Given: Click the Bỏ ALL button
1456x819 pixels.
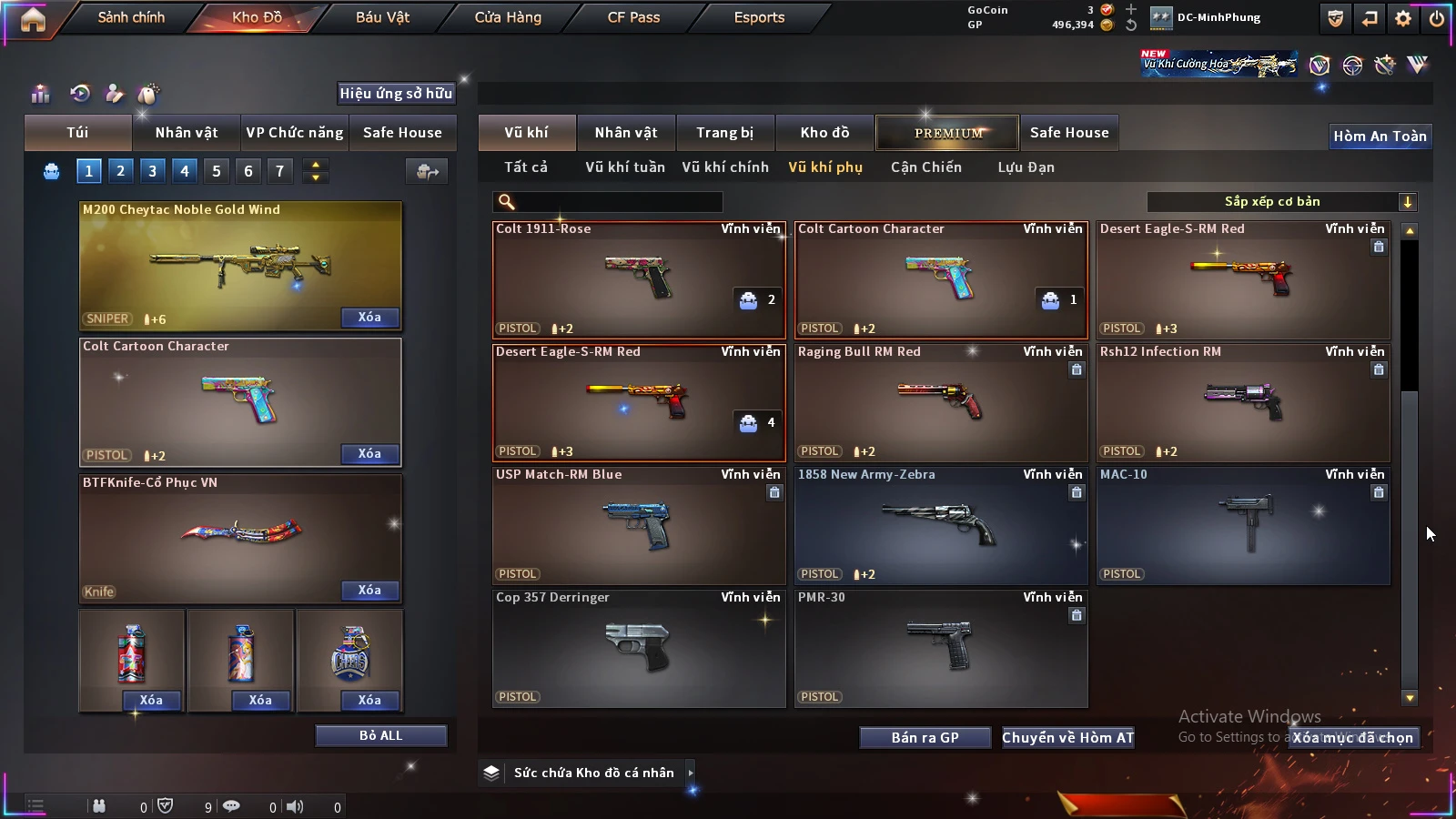Looking at the screenshot, I should click(380, 735).
